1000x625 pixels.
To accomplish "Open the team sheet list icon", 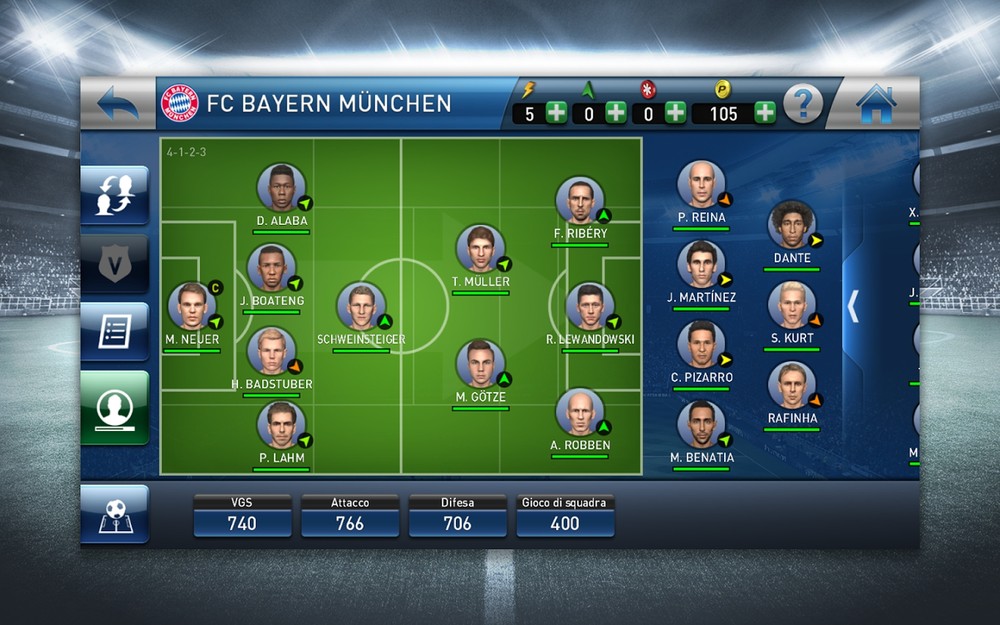I will (115, 331).
